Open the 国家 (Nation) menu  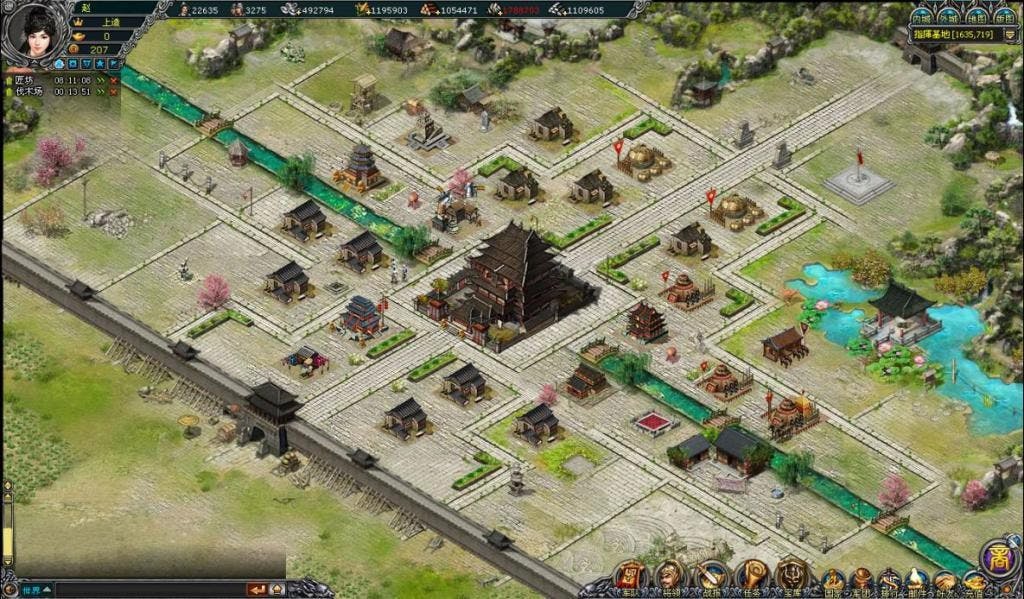click(x=832, y=581)
